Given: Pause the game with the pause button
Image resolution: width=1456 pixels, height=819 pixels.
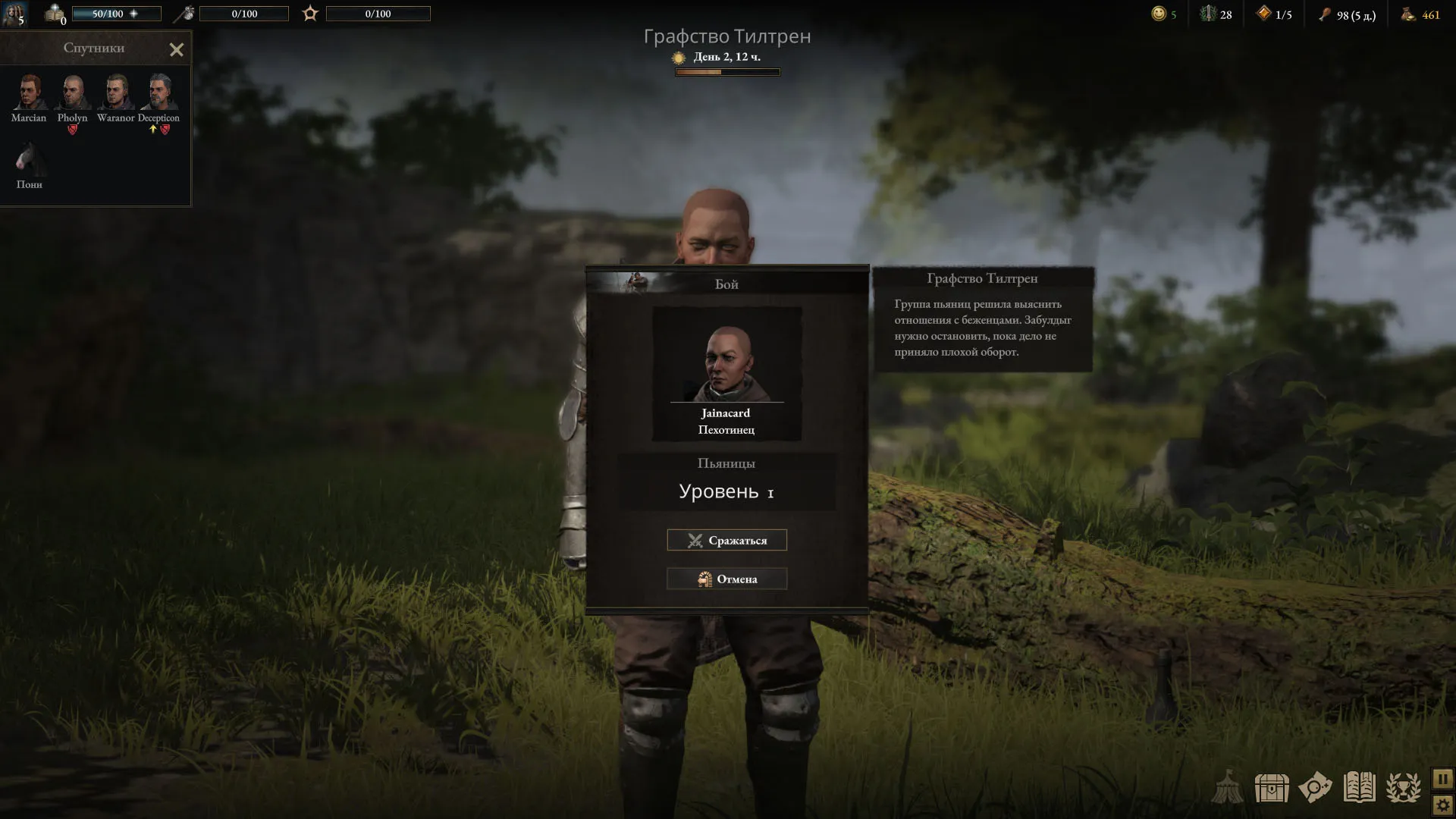Looking at the screenshot, I should click(x=1442, y=779).
